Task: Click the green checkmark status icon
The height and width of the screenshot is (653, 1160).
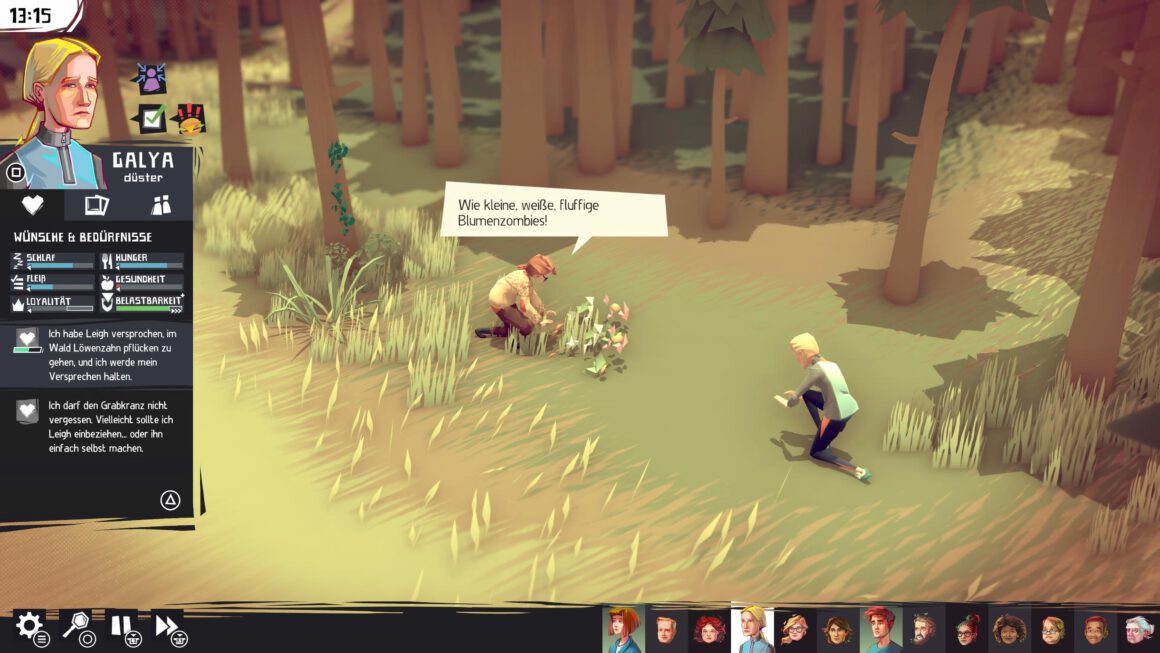Action: (x=151, y=119)
